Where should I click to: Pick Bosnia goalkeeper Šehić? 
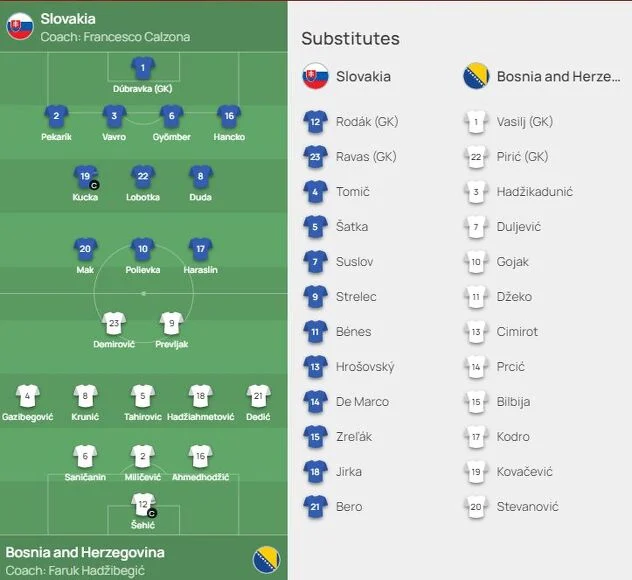point(143,504)
